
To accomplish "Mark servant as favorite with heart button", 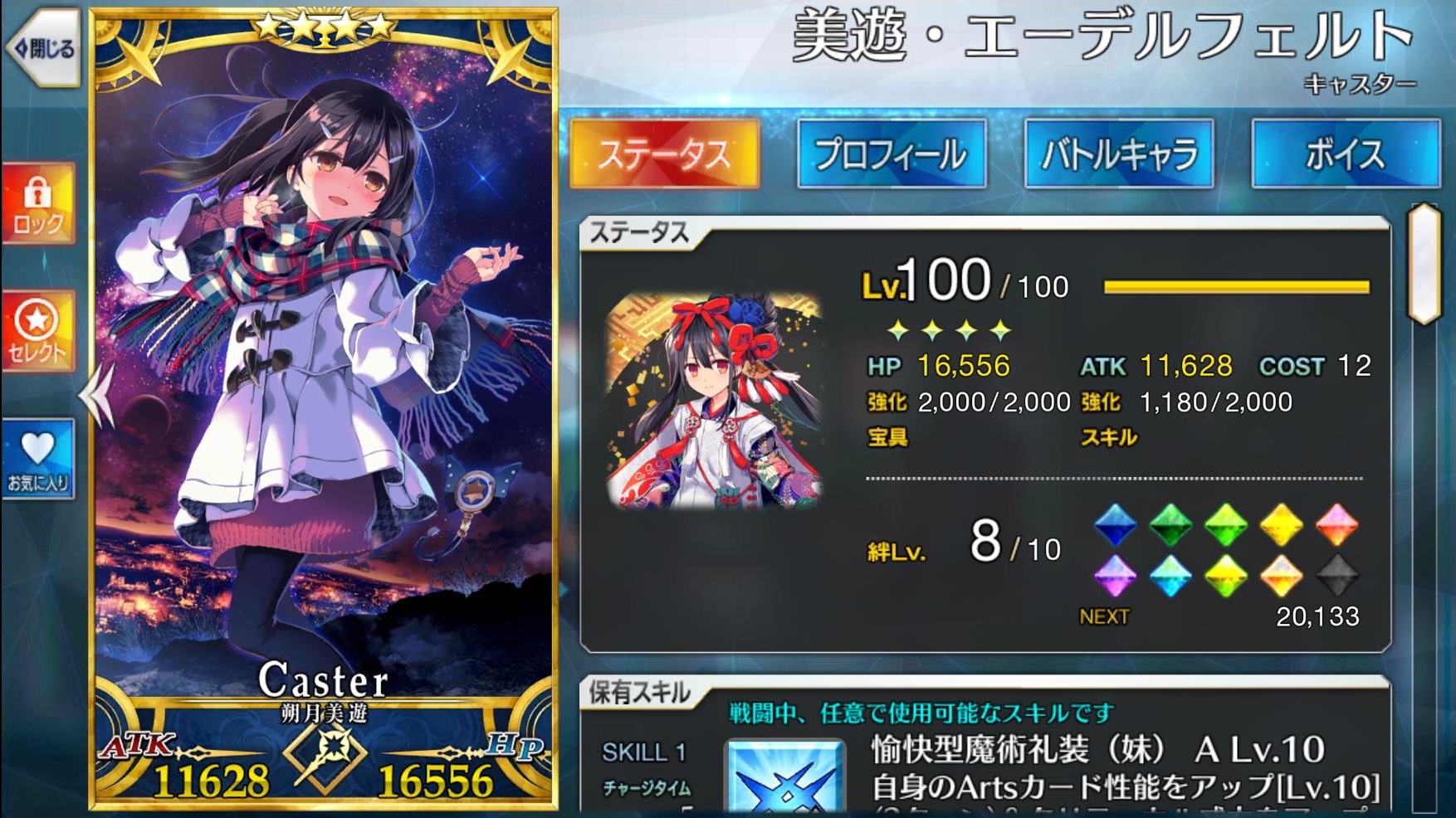I will coord(38,459).
